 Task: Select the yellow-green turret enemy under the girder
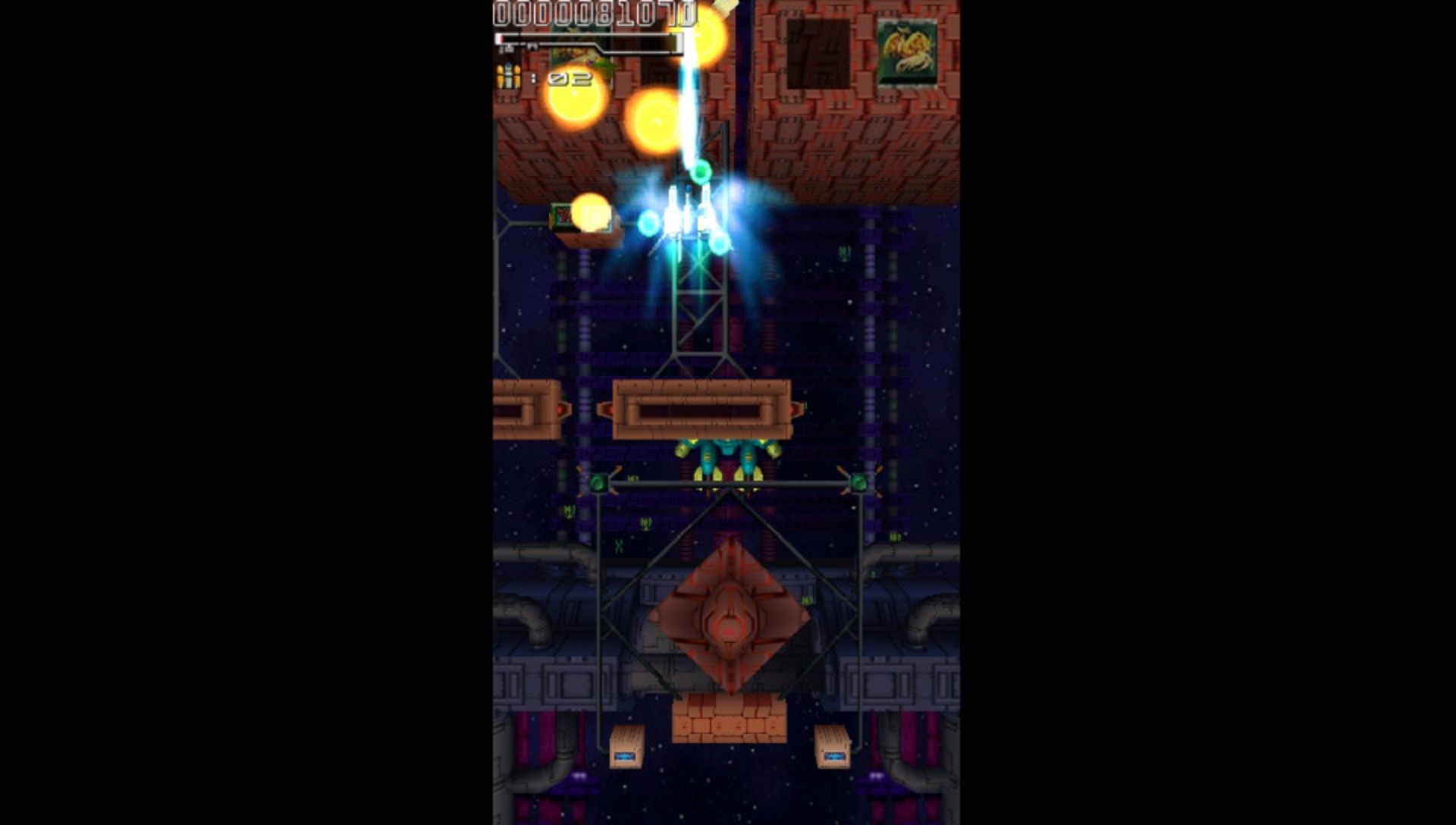click(x=726, y=456)
